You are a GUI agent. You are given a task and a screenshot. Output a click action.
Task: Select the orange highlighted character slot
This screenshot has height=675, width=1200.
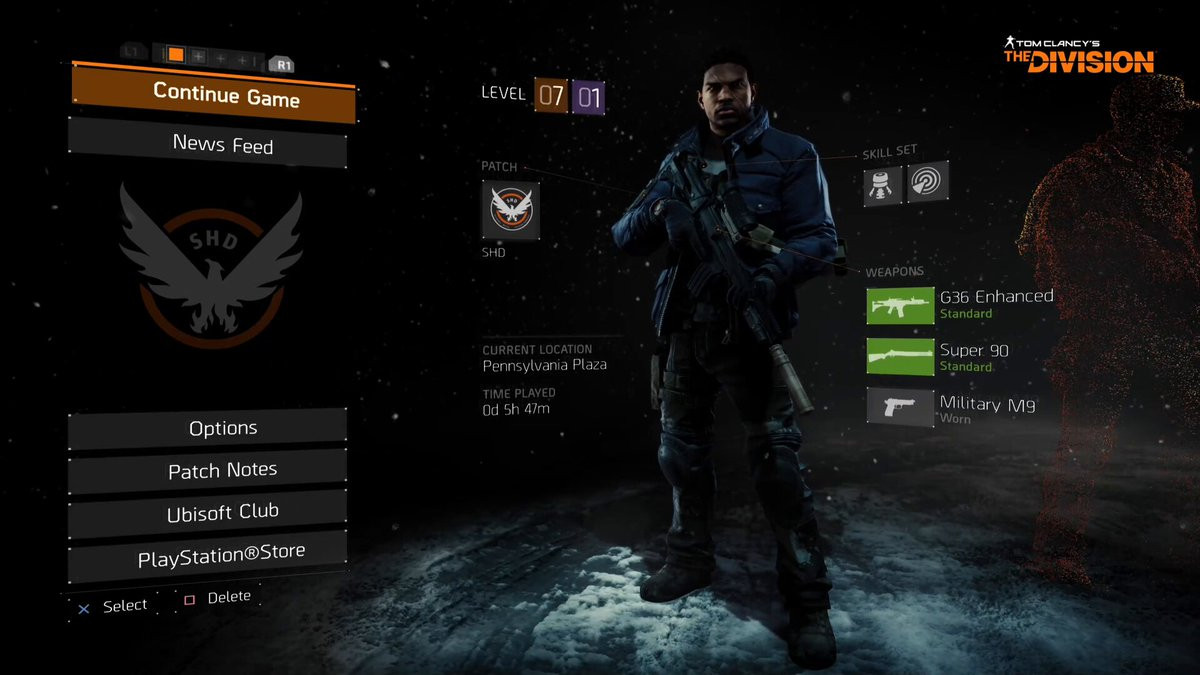(x=175, y=55)
